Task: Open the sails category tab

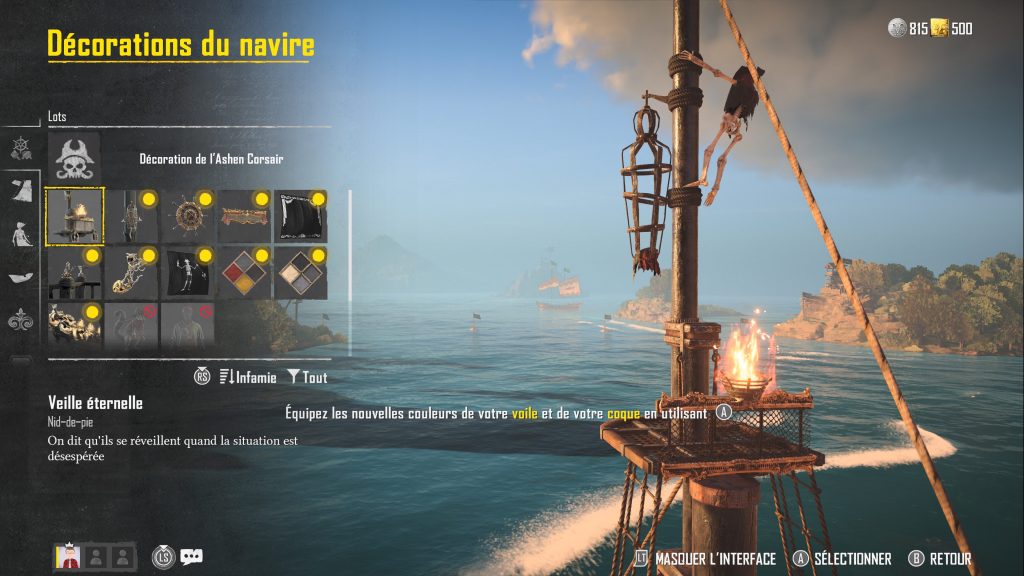Action: 20,192
